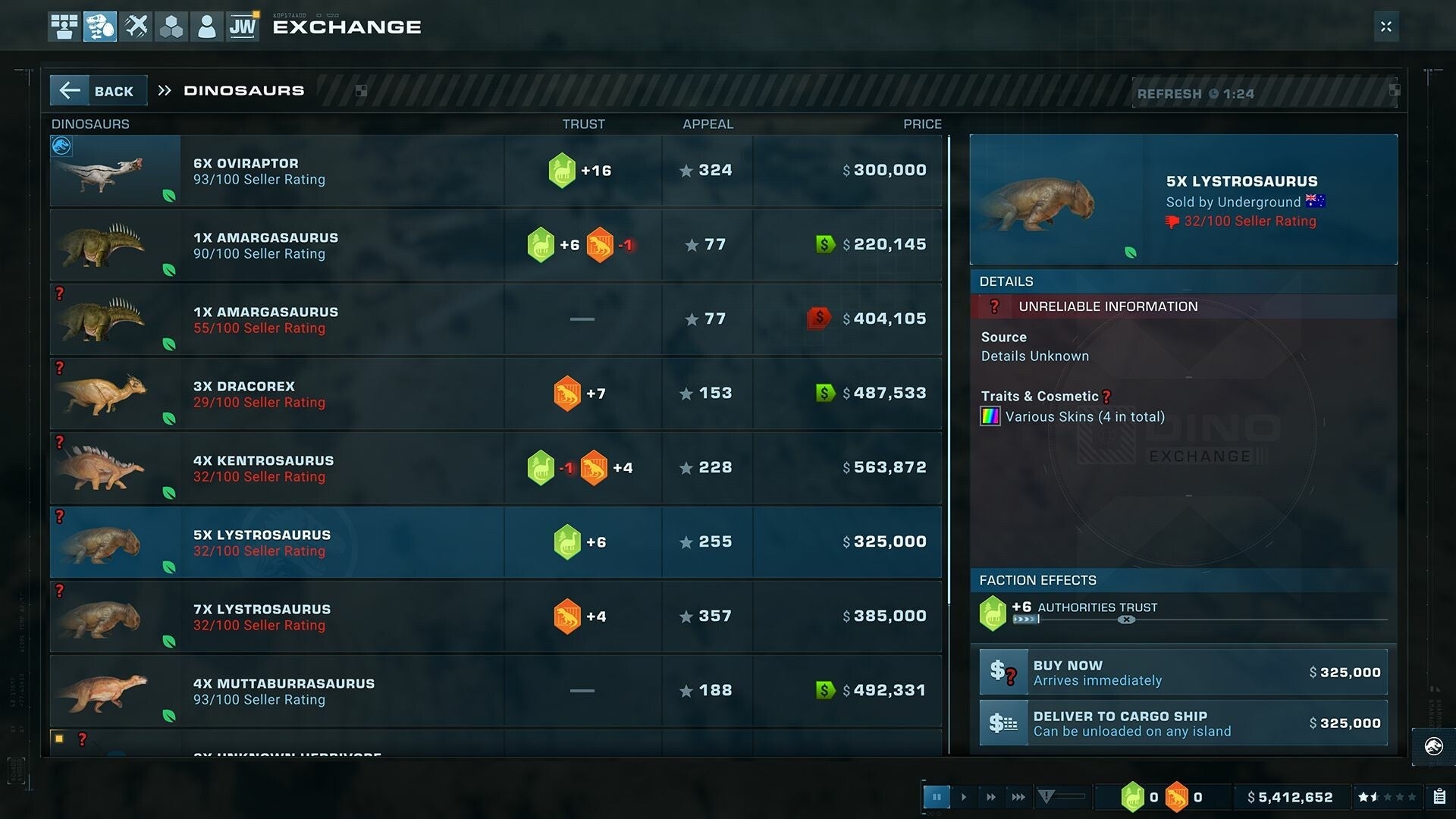
Task: Switch to the Dinosaurs breadcrumb tab
Action: pyautogui.click(x=243, y=90)
